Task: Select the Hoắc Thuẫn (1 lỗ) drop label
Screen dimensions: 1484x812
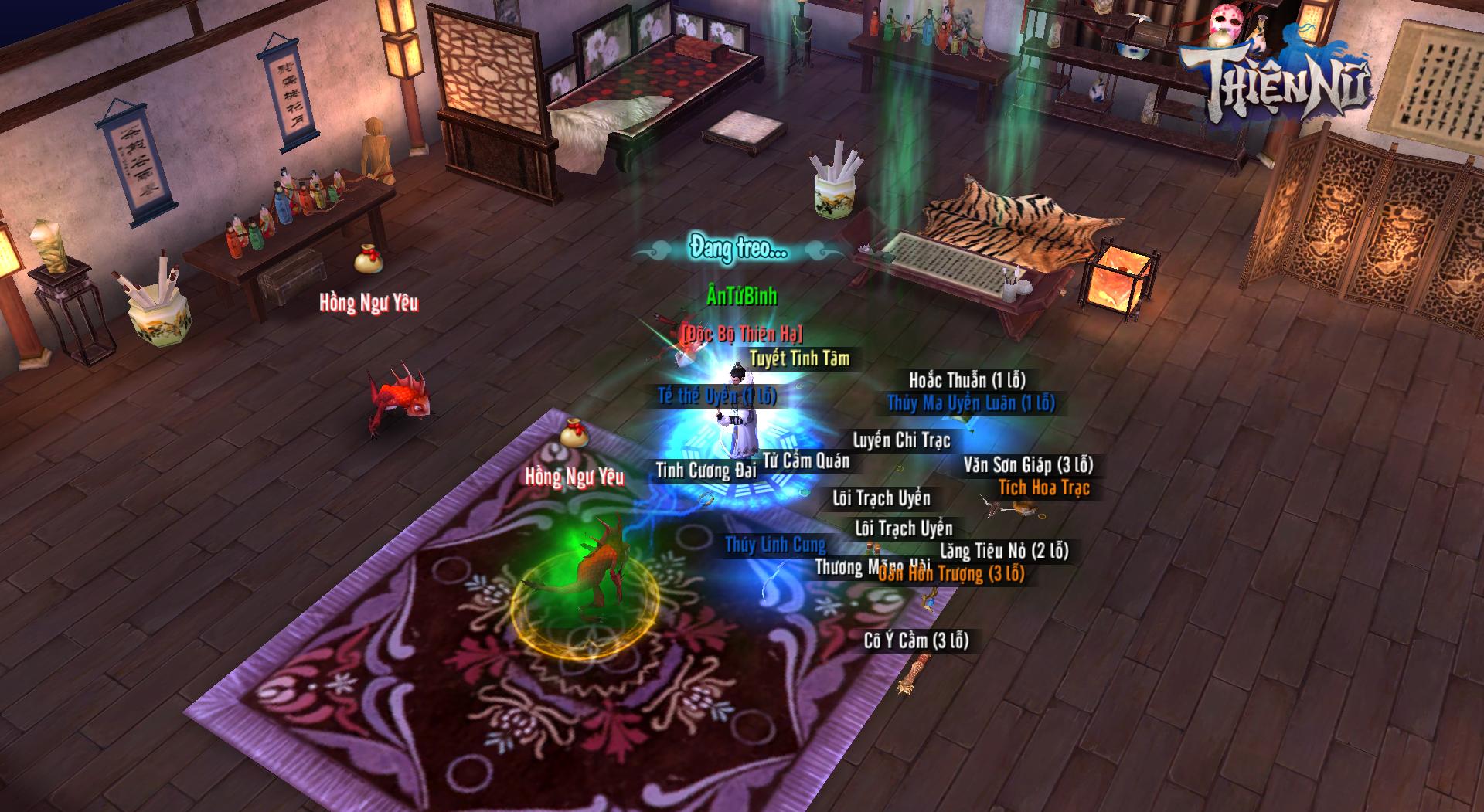Action: point(967,380)
